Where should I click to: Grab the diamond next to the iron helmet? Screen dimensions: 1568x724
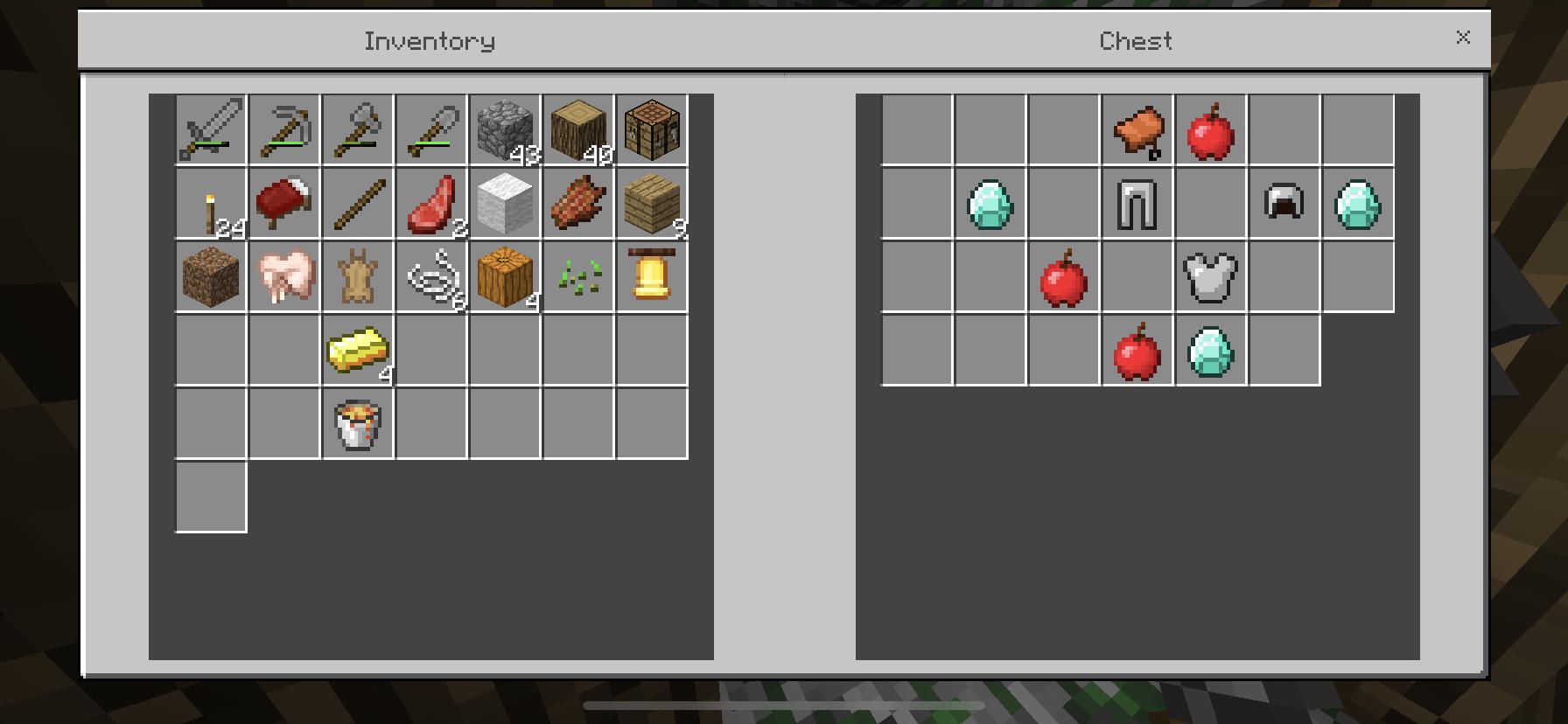pos(1358,203)
